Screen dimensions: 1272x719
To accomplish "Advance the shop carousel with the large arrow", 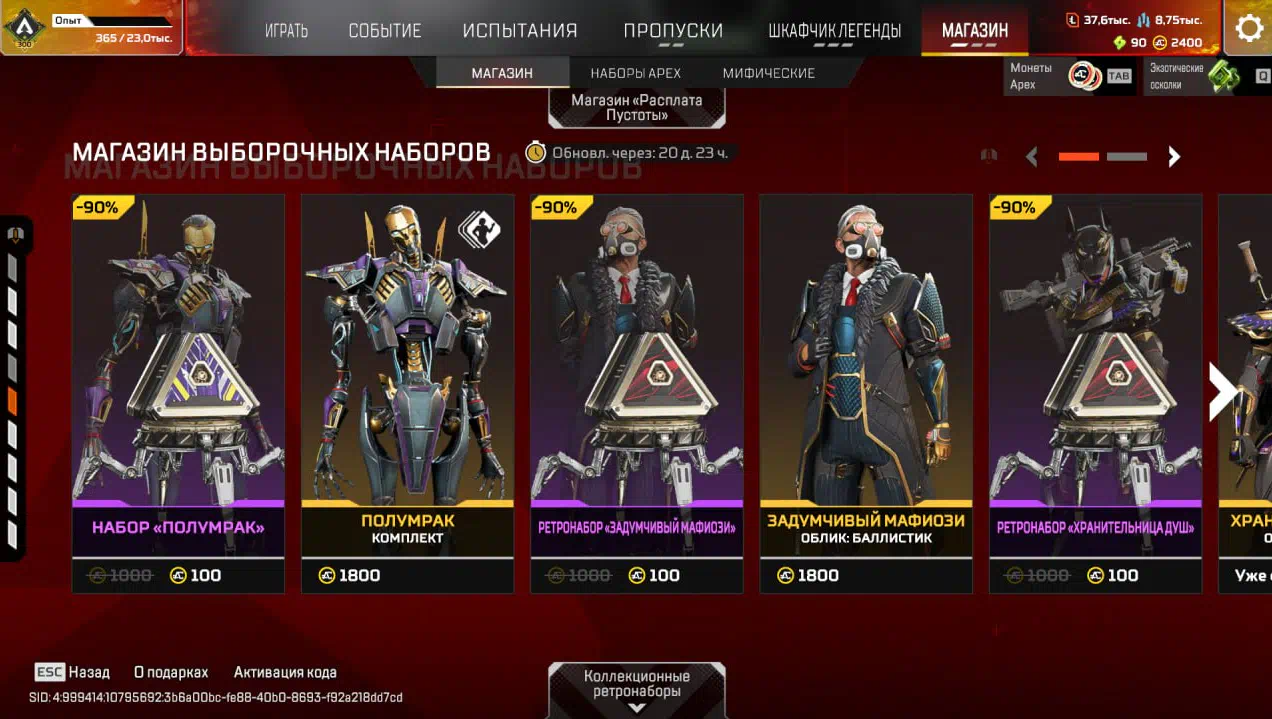I will (1222, 391).
